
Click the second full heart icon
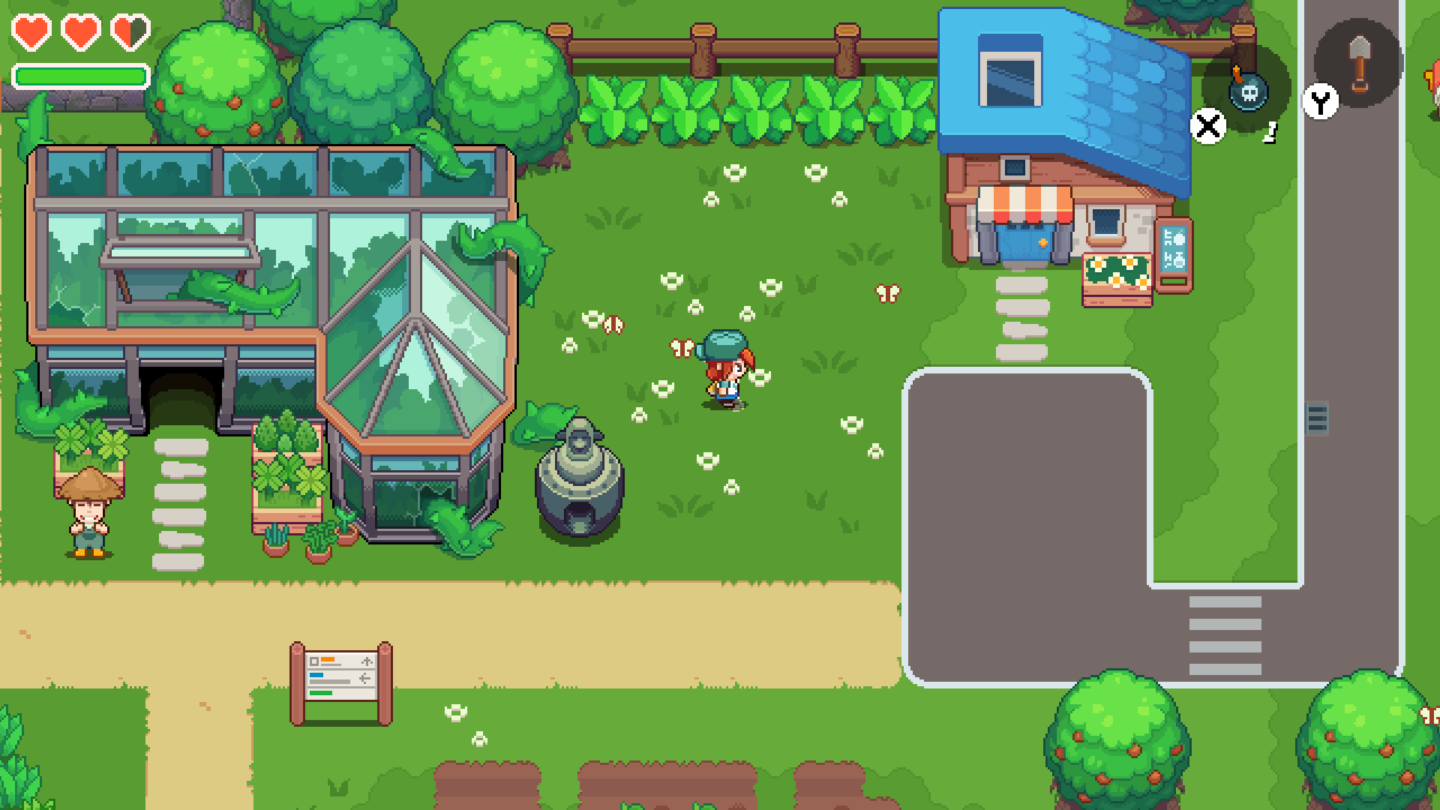point(80,30)
